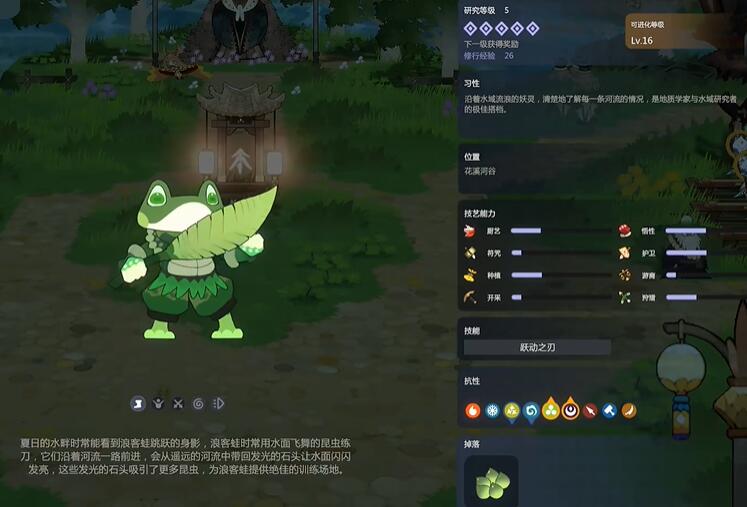Activate the dash arrow animation icon
This screenshot has width=747, height=507.
(219, 403)
